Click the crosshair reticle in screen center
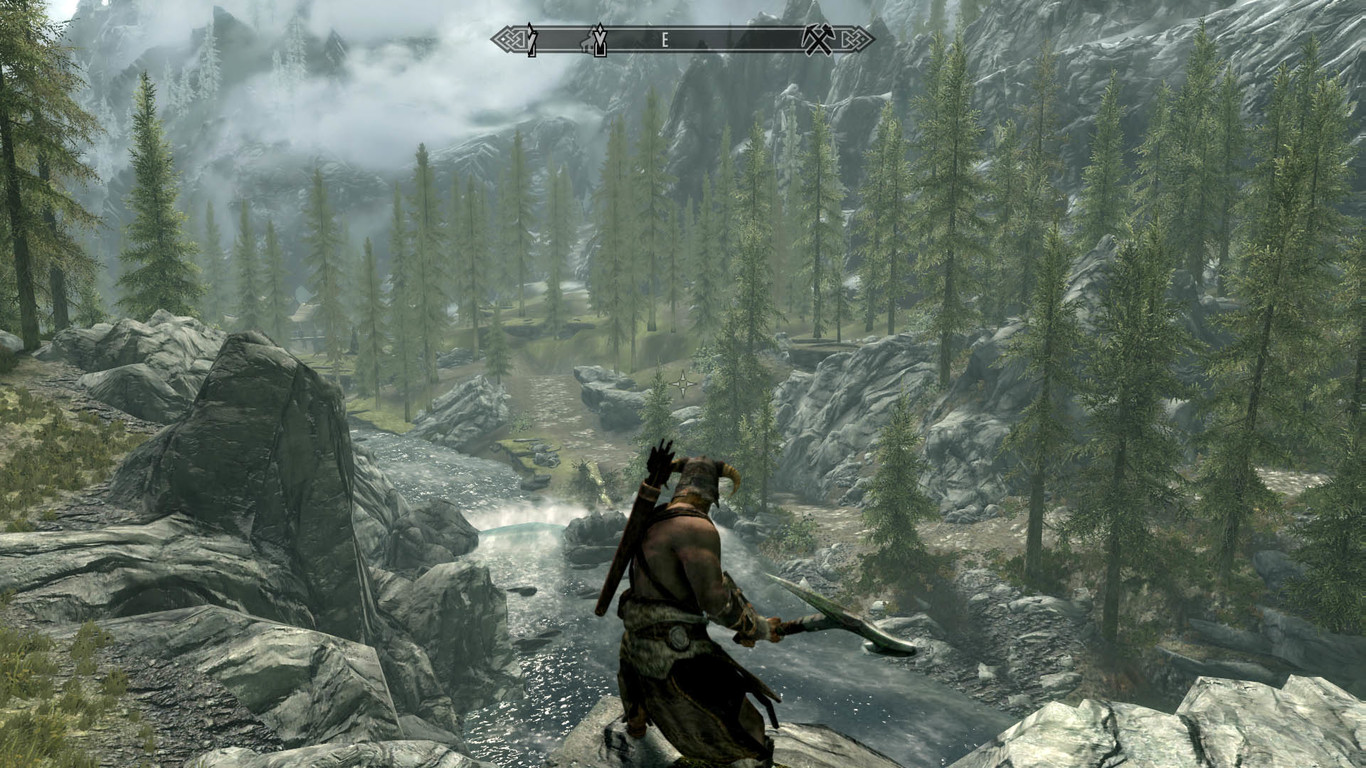The height and width of the screenshot is (768, 1366). click(683, 384)
